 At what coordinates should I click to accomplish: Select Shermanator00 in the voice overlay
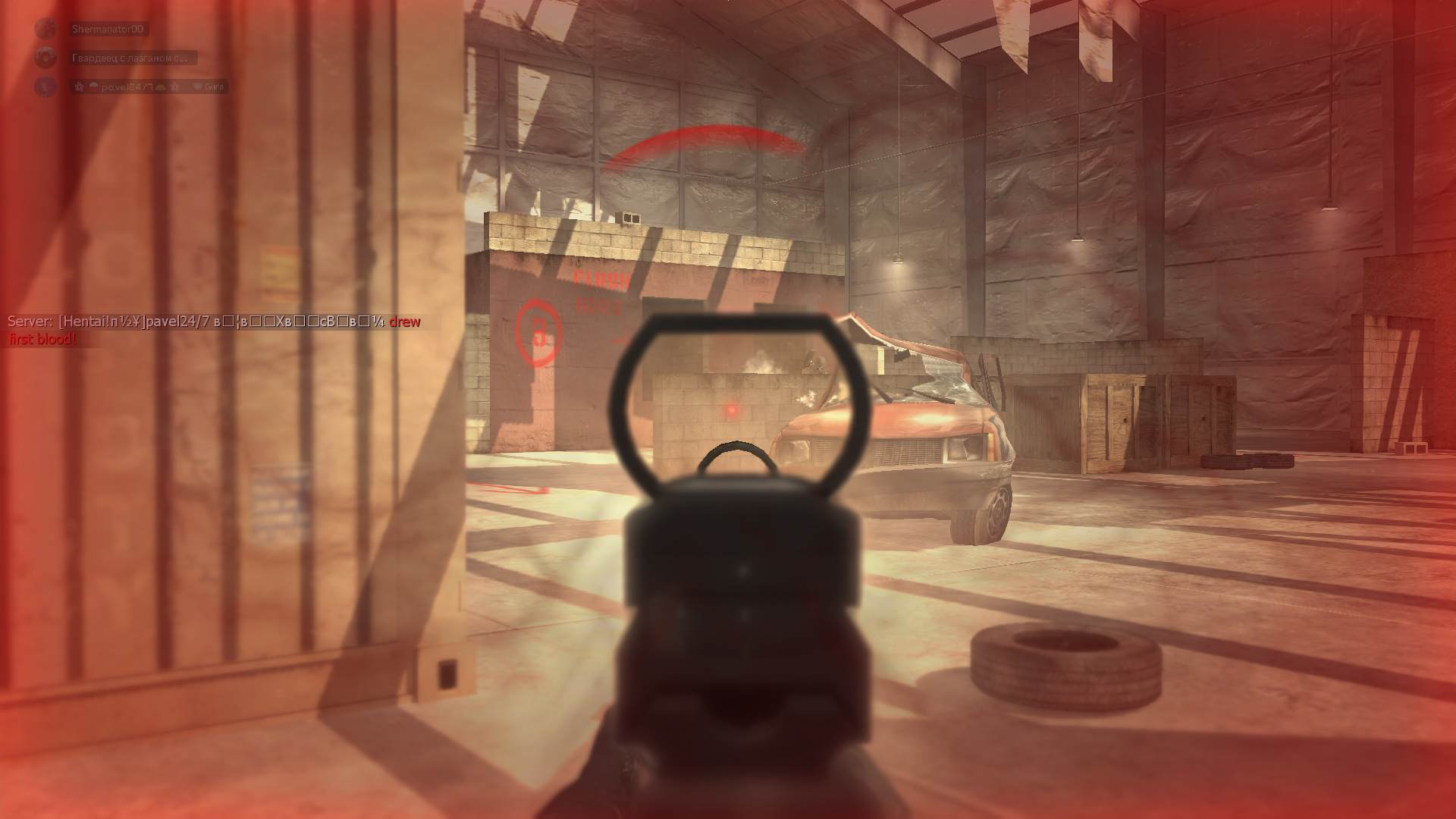(106, 30)
